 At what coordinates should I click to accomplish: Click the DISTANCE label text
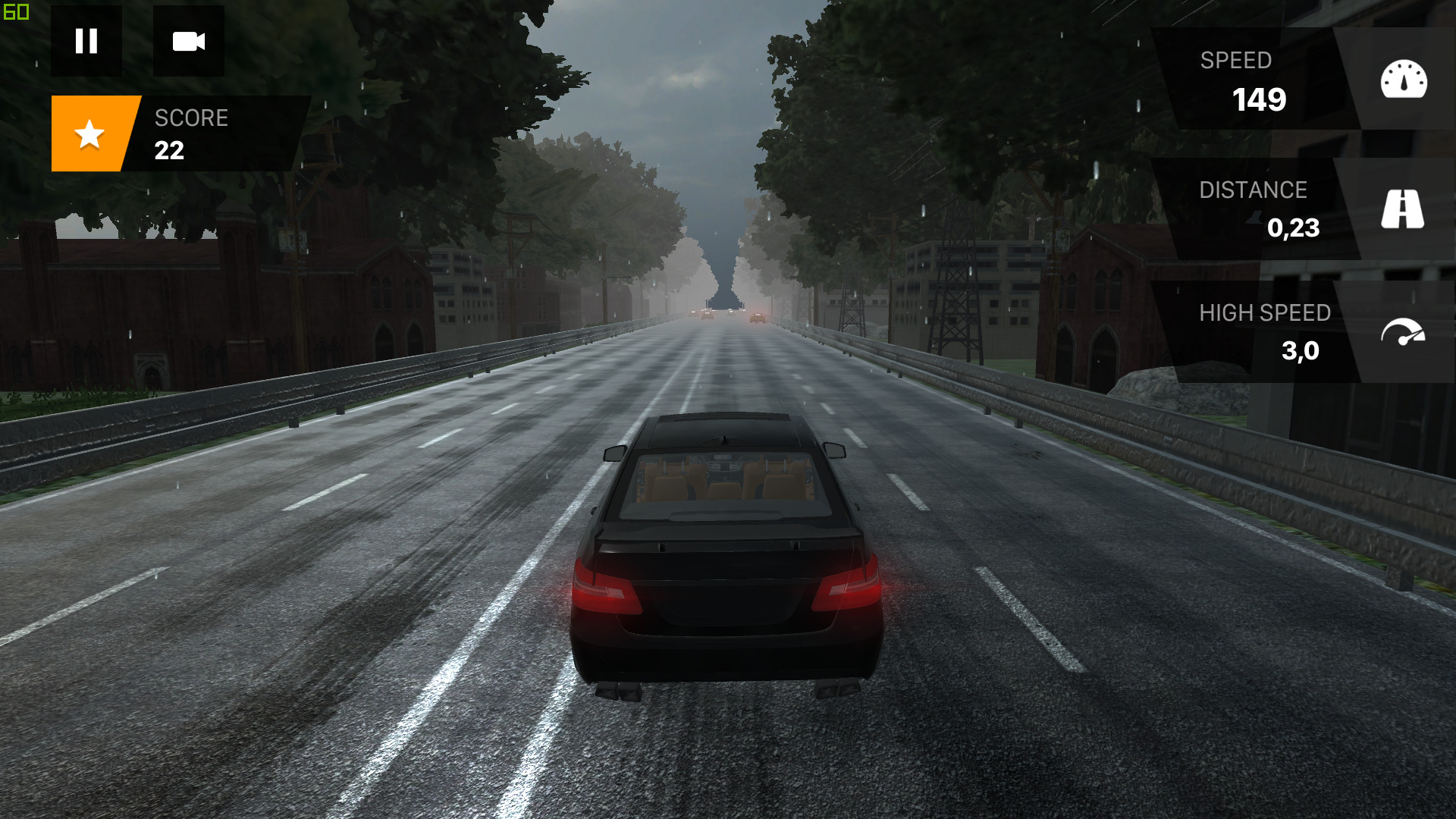point(1254,190)
